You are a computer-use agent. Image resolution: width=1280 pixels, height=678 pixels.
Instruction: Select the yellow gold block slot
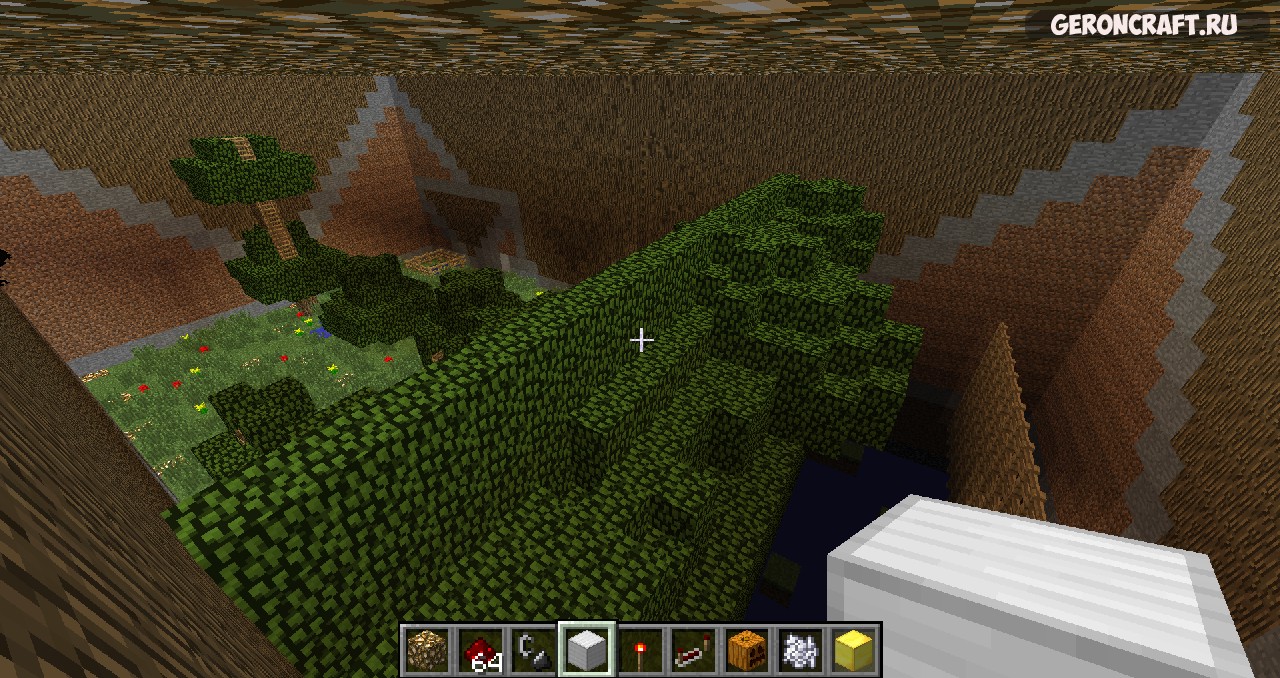click(x=852, y=650)
